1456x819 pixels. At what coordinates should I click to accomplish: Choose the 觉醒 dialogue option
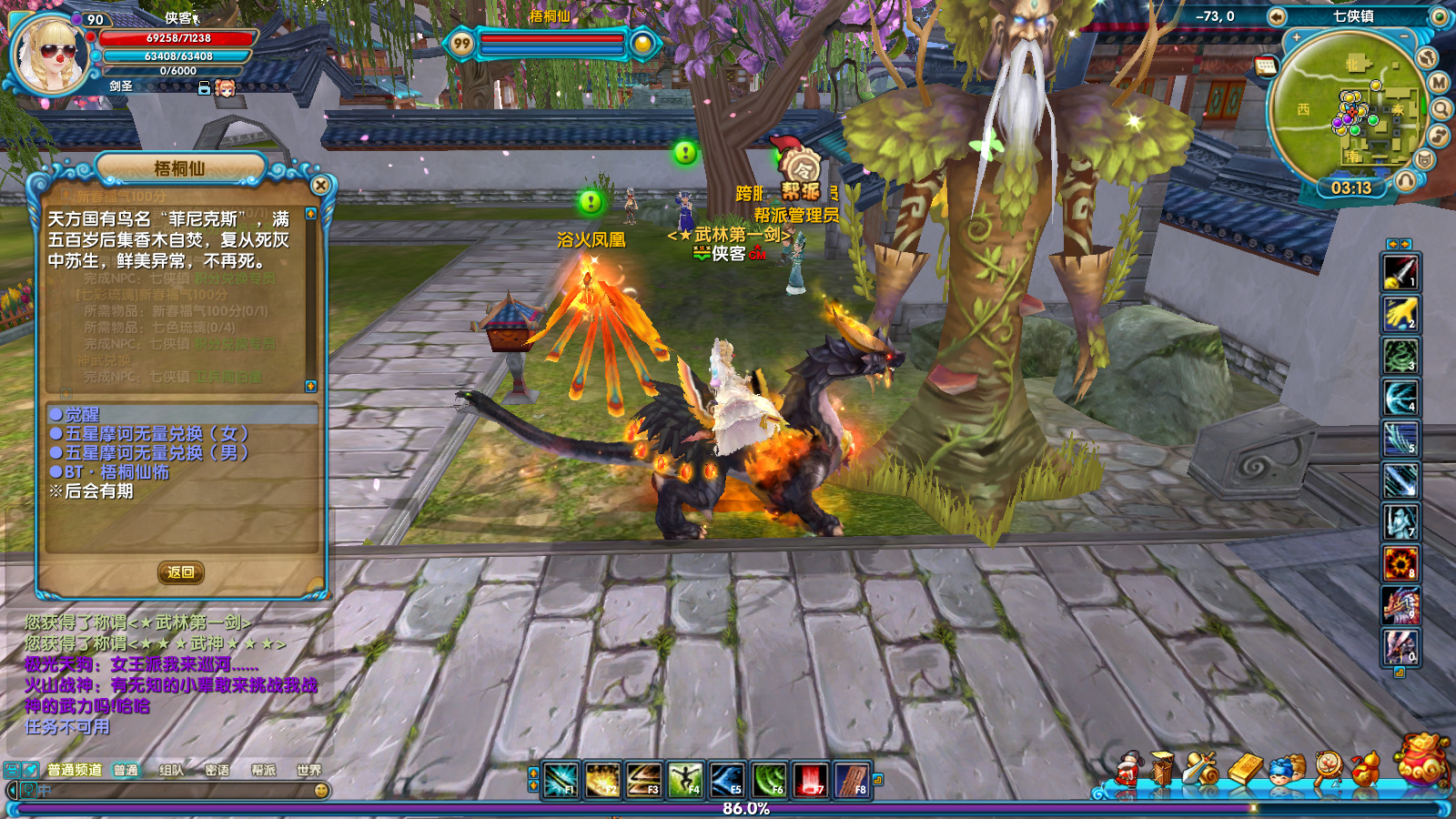81,415
